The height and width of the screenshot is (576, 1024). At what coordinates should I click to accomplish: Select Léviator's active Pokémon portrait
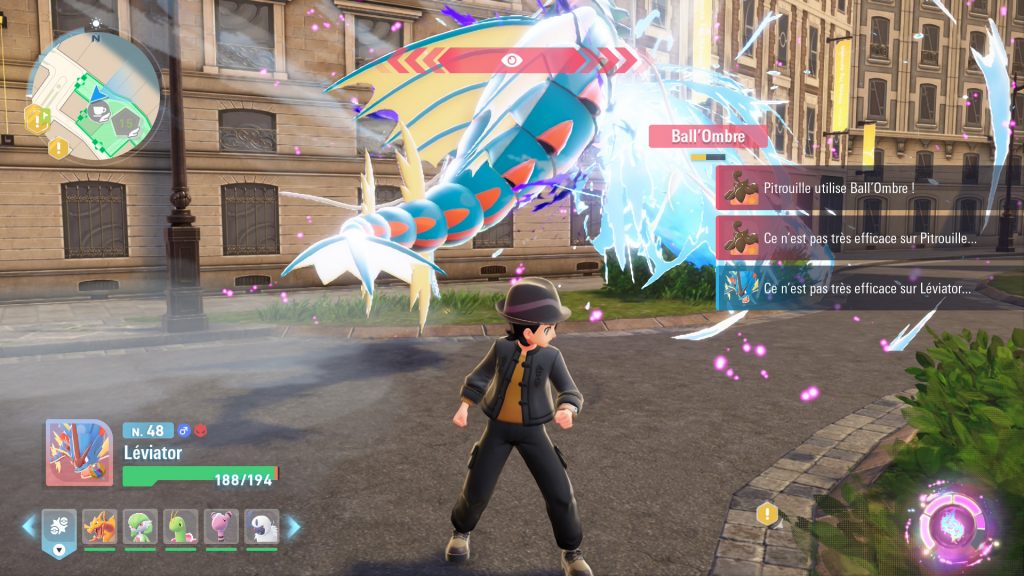79,453
